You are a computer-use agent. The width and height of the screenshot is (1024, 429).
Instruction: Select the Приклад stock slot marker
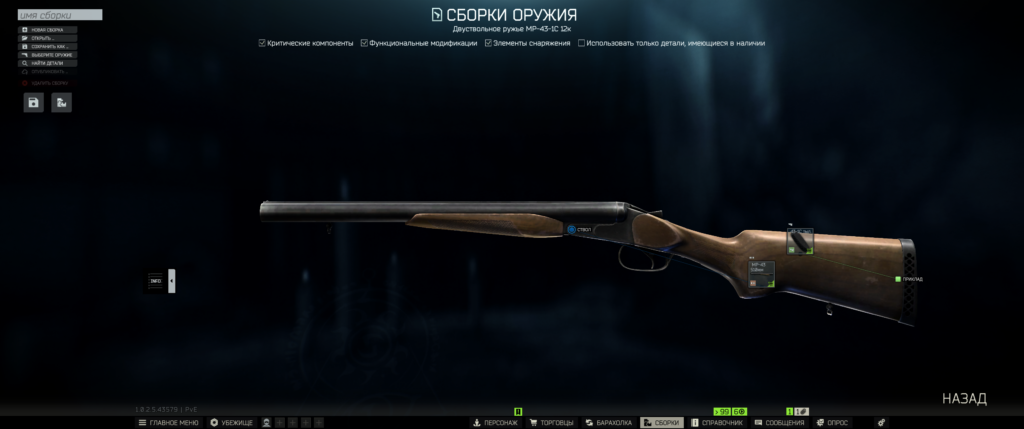(x=898, y=279)
